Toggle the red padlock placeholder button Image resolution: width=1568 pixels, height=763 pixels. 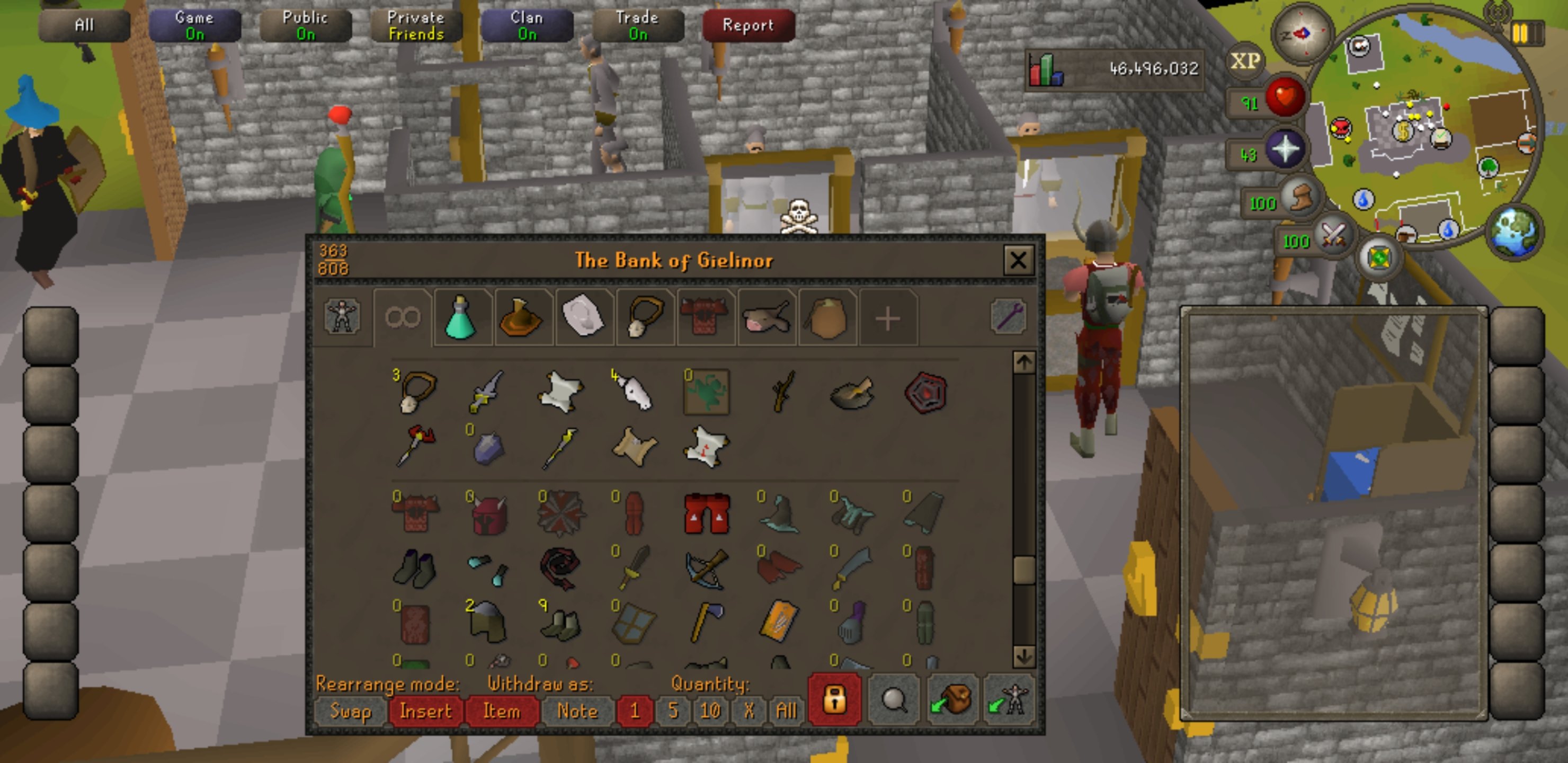(x=834, y=700)
